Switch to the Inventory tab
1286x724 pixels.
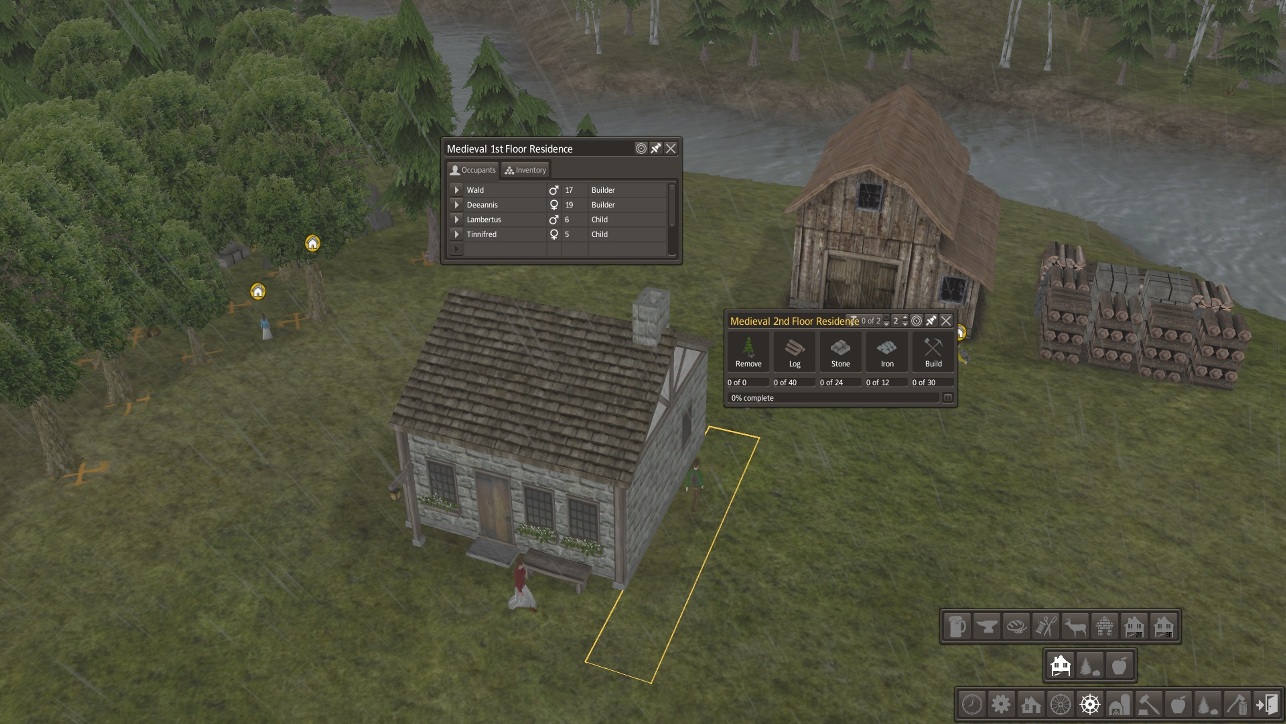(526, 170)
